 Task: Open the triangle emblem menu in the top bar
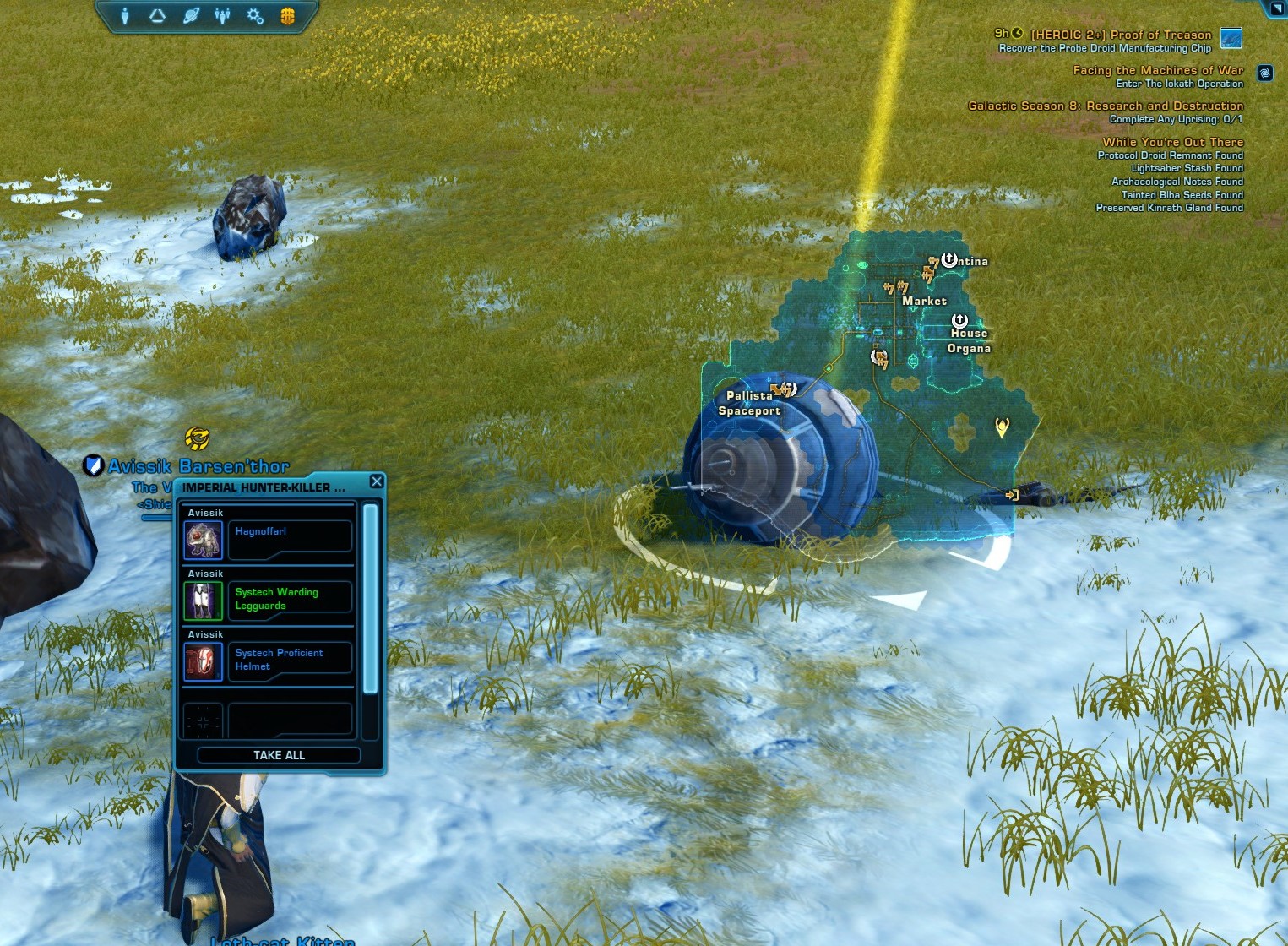(157, 16)
